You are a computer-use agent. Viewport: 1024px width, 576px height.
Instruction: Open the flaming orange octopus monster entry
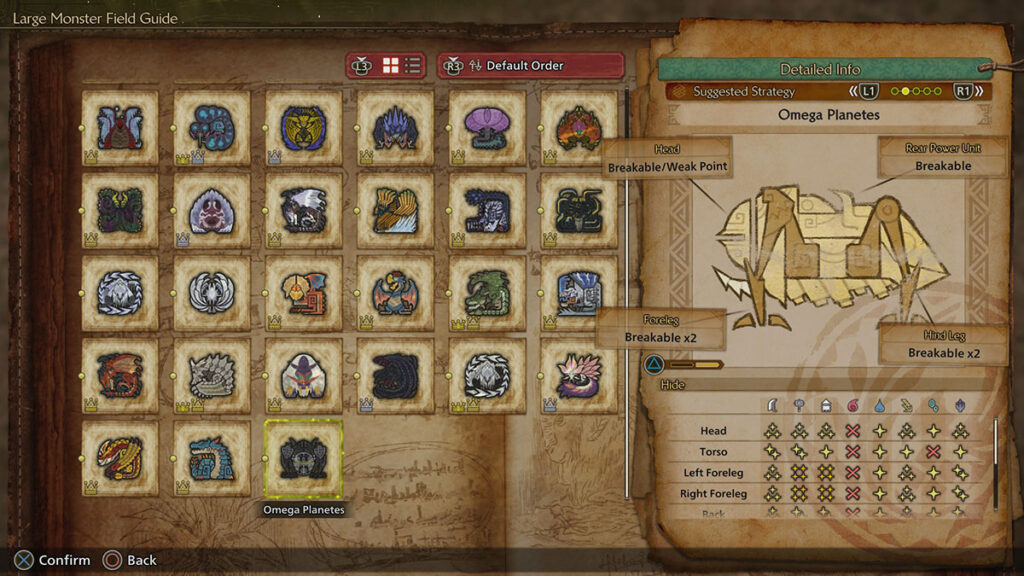(579, 128)
